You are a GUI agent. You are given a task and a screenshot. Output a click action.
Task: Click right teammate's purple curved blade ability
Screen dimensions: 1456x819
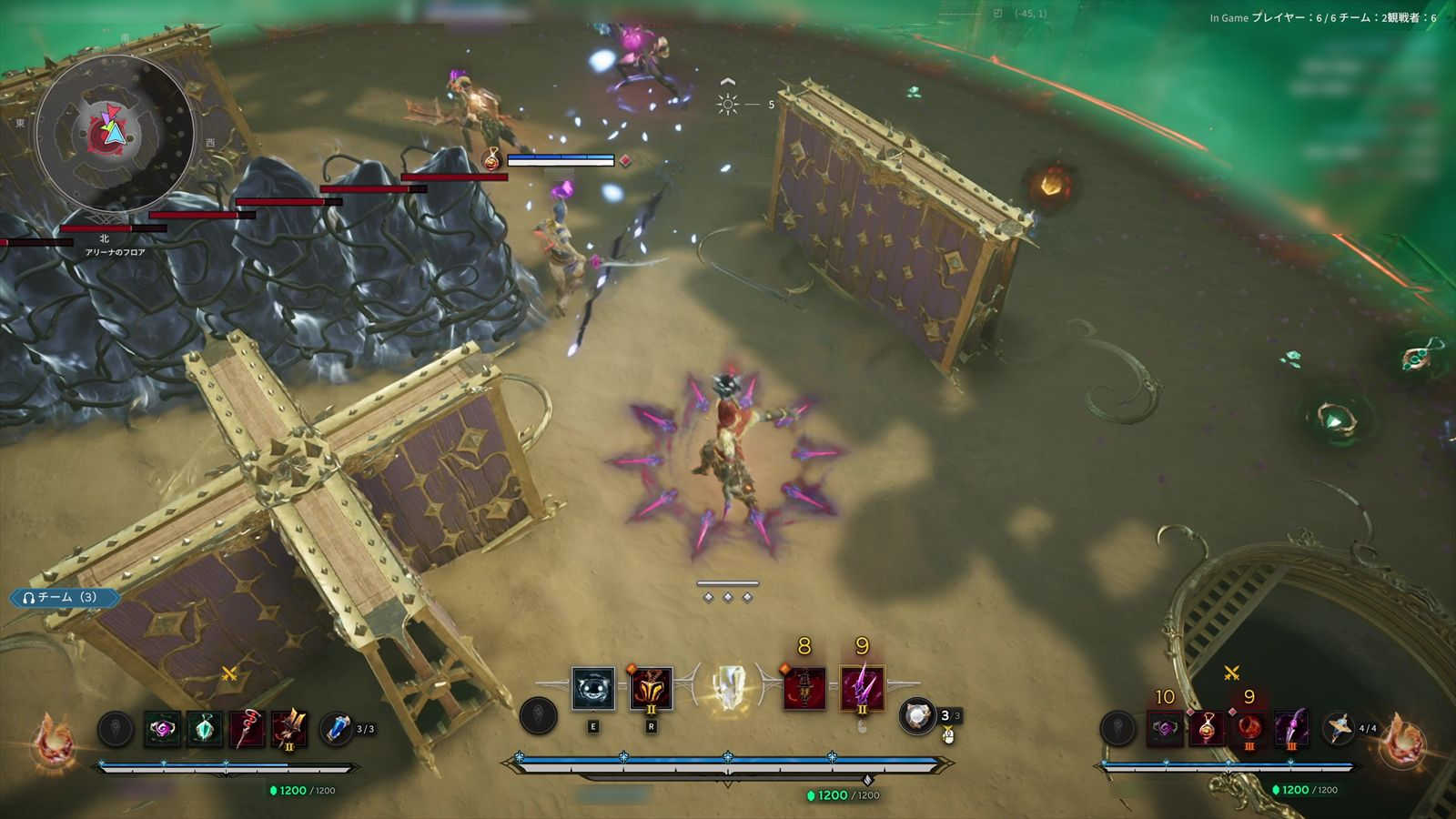coord(1290,728)
